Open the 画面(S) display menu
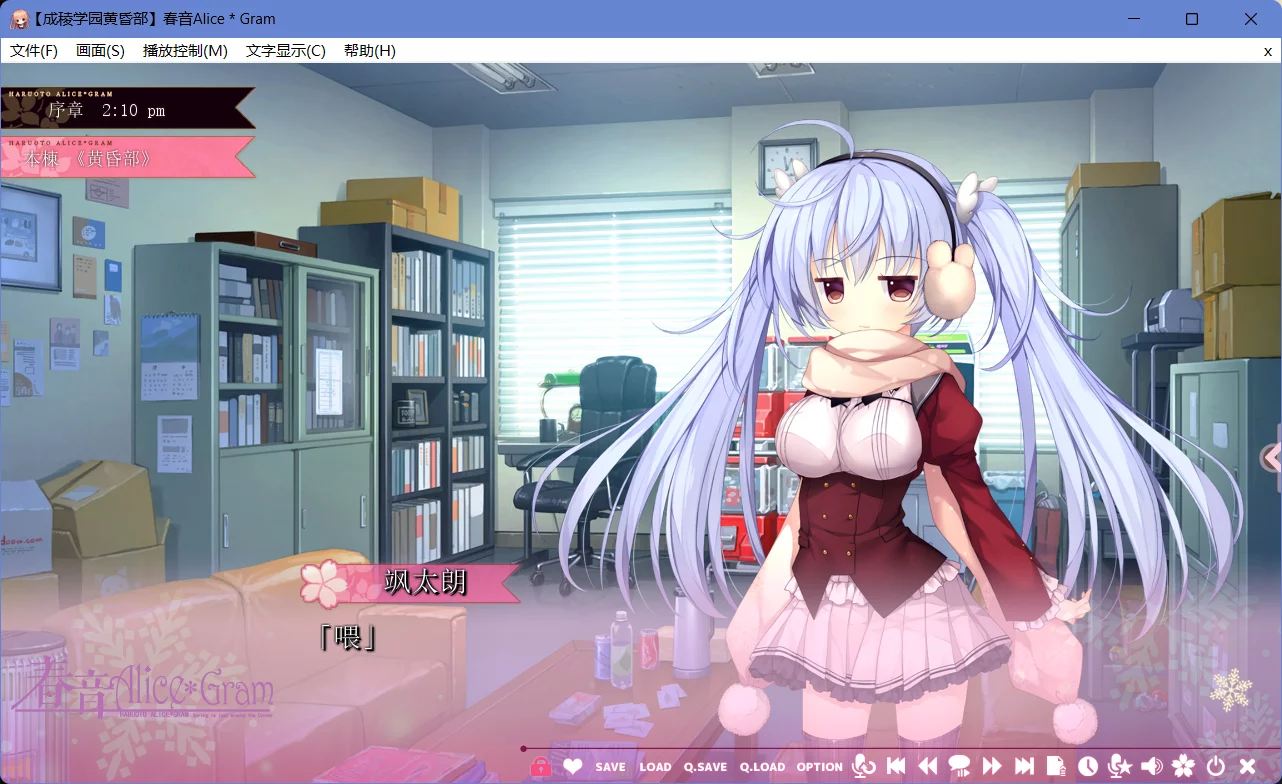Viewport: 1282px width, 784px height. point(100,50)
